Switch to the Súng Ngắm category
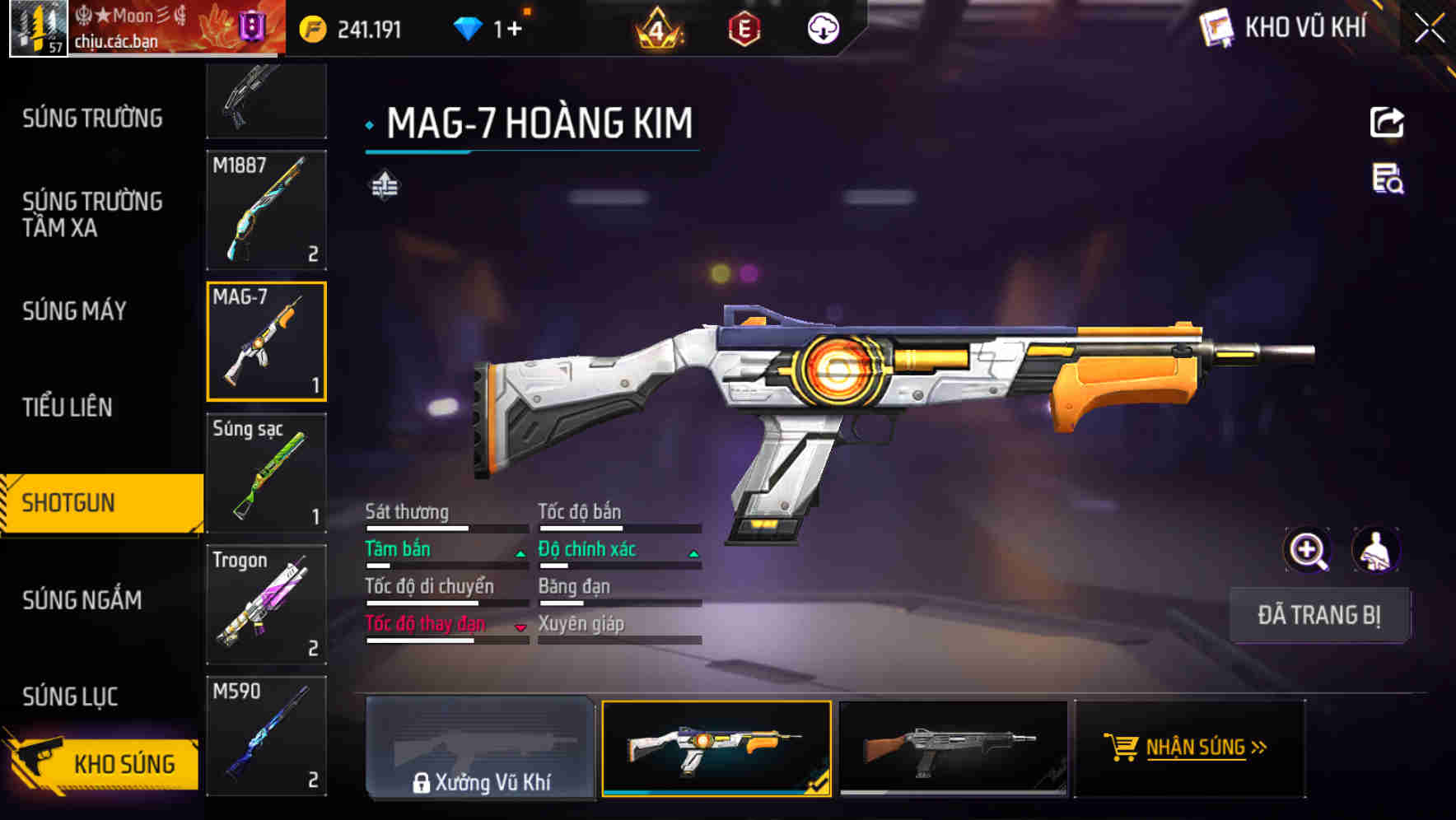1456x820 pixels. coord(82,600)
